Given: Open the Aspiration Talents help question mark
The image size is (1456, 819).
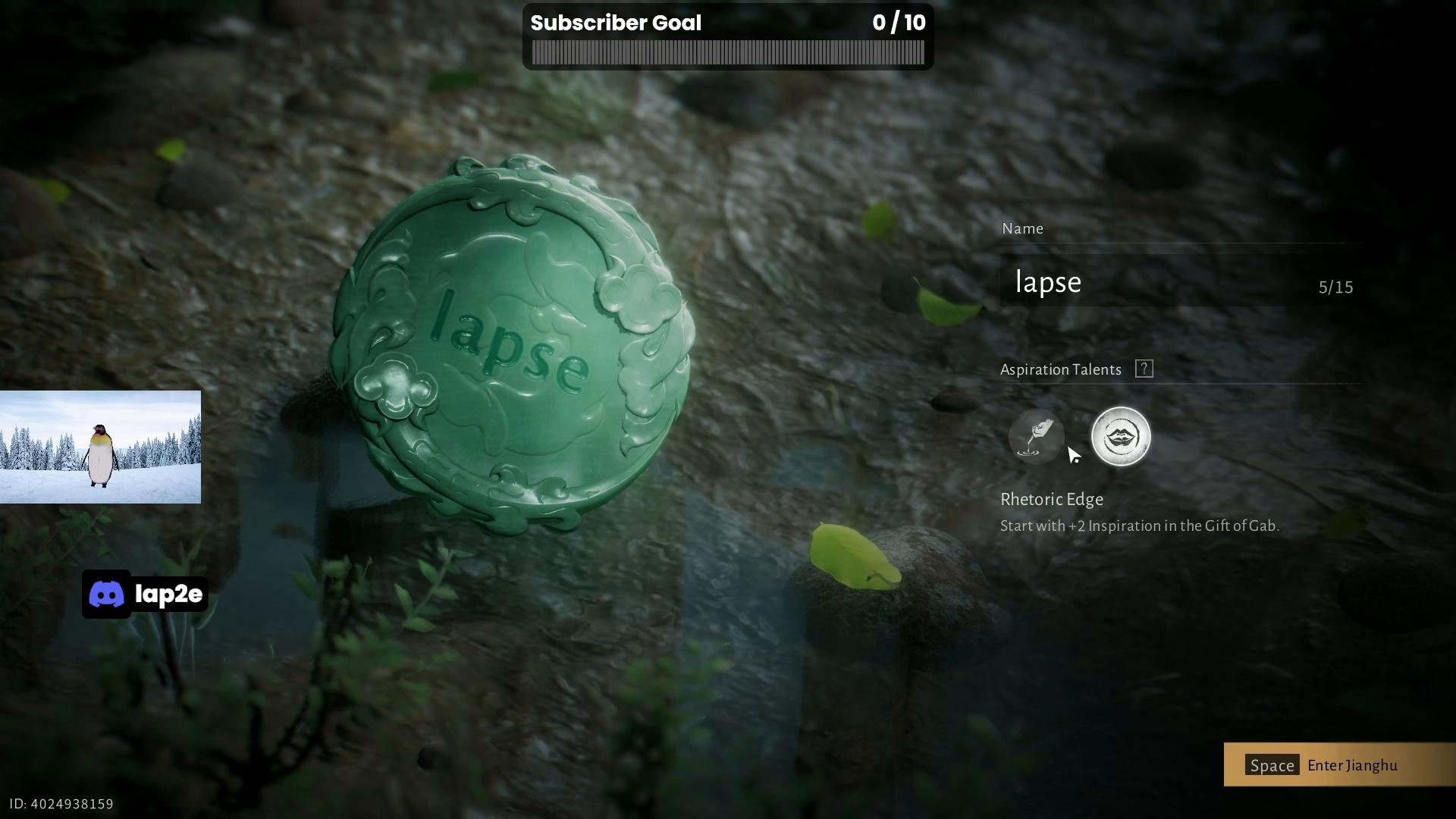Looking at the screenshot, I should coord(1144,369).
